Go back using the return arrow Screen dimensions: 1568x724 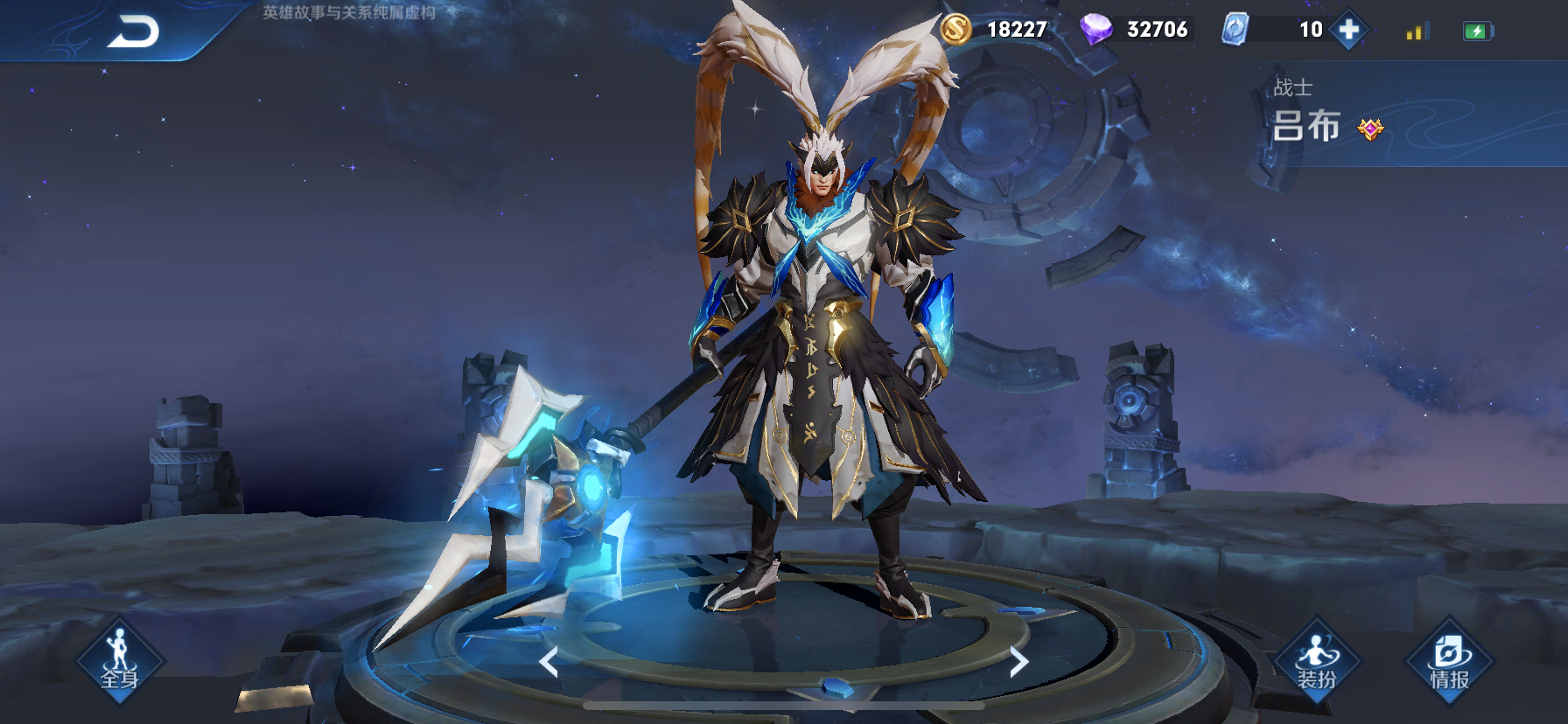pyautogui.click(x=134, y=32)
